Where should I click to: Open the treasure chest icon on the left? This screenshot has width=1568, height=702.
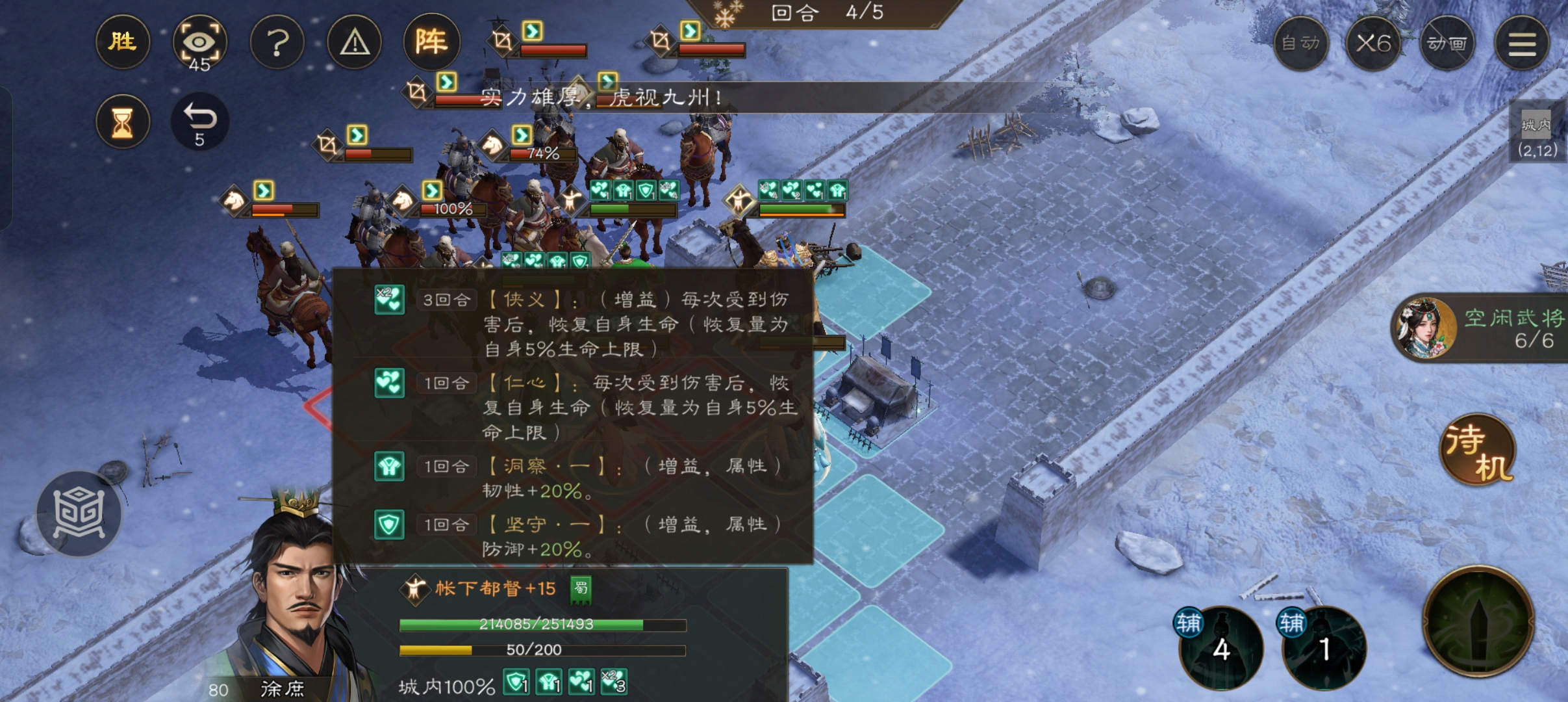pyautogui.click(x=79, y=513)
